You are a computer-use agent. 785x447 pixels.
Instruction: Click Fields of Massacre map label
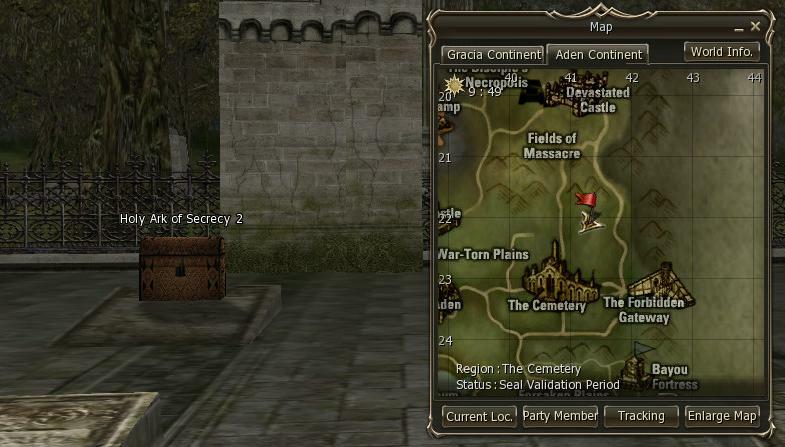click(551, 146)
